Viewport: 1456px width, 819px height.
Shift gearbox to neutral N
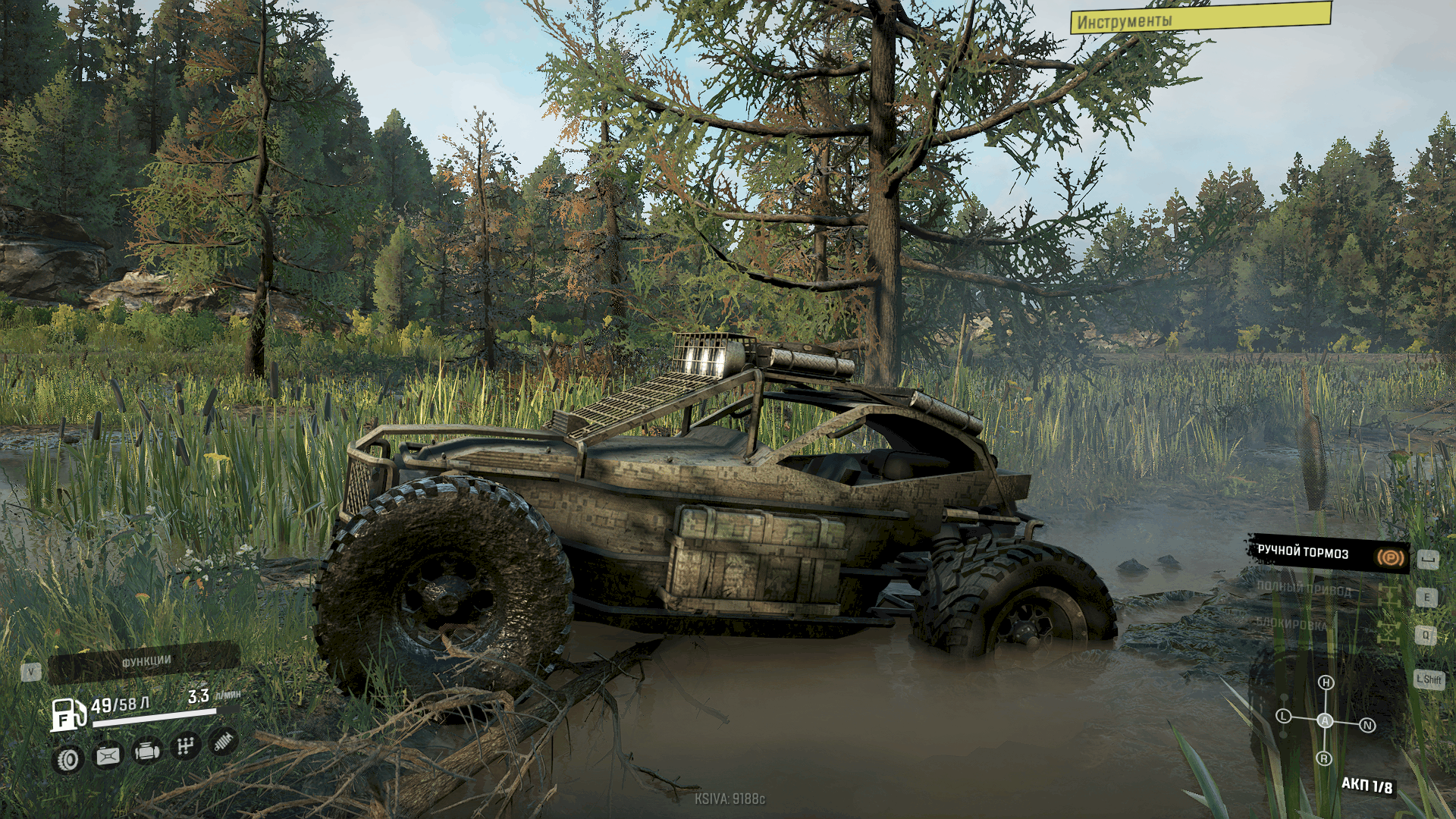1367,726
